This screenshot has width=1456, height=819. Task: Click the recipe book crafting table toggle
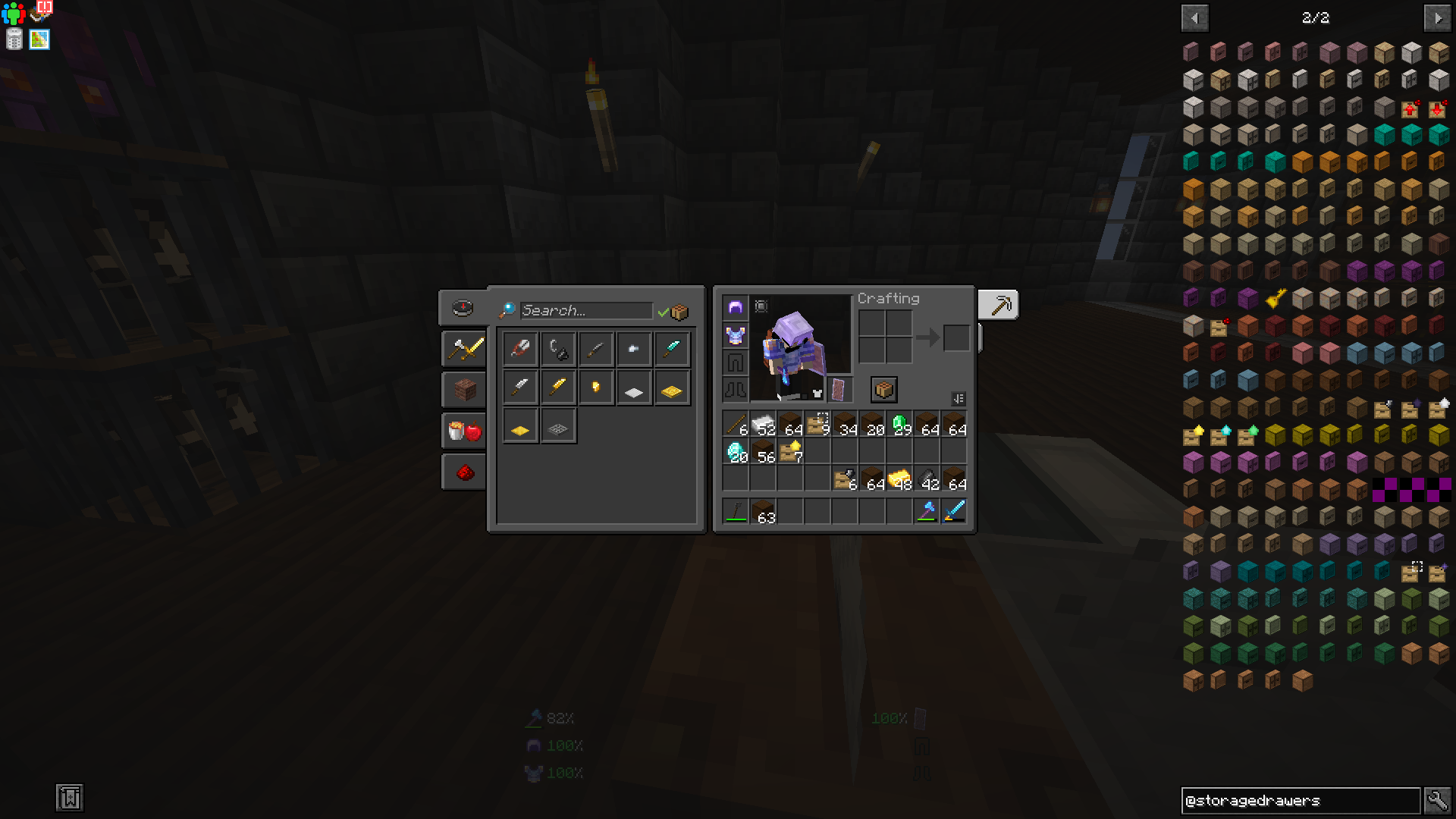[x=882, y=389]
